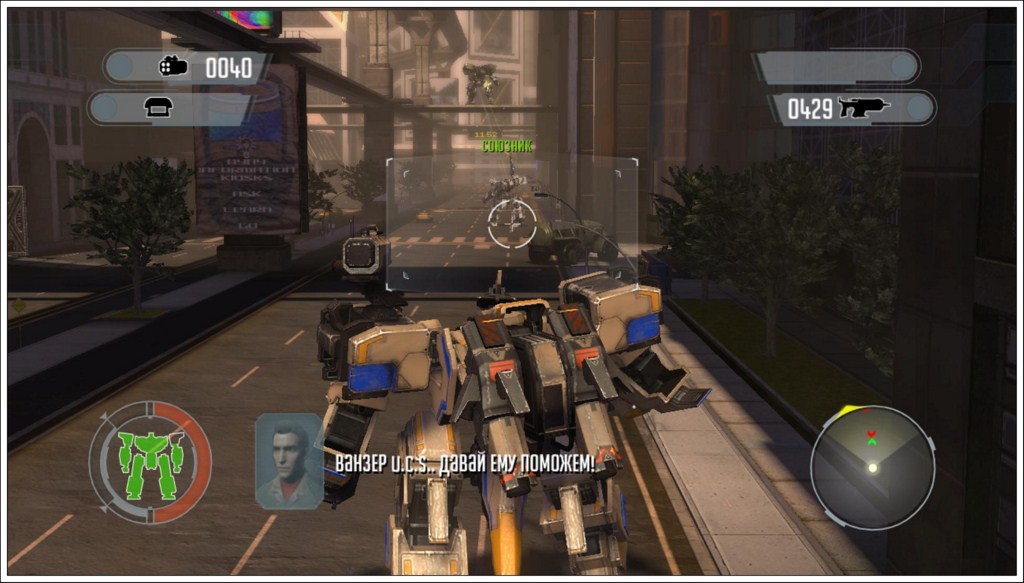
Task: Click the pilot portrait next to subtitles
Action: pos(289,461)
